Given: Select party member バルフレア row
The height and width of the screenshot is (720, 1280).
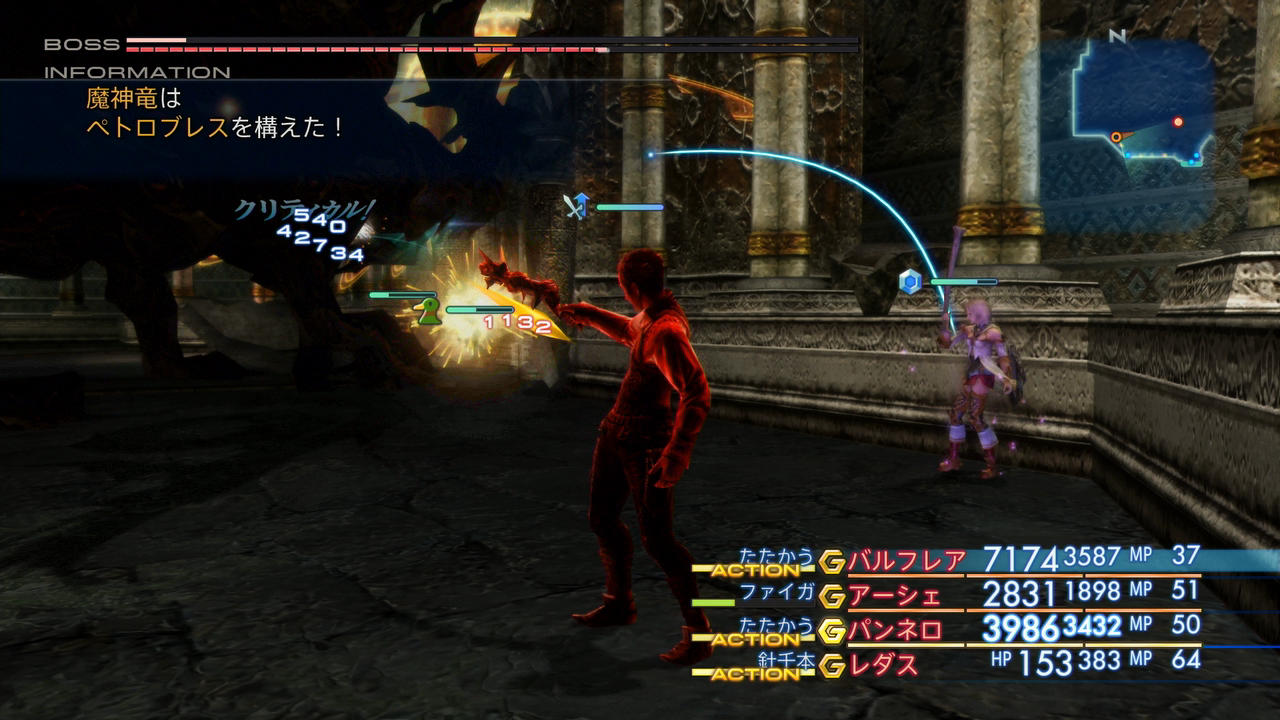Looking at the screenshot, I should pos(906,561).
